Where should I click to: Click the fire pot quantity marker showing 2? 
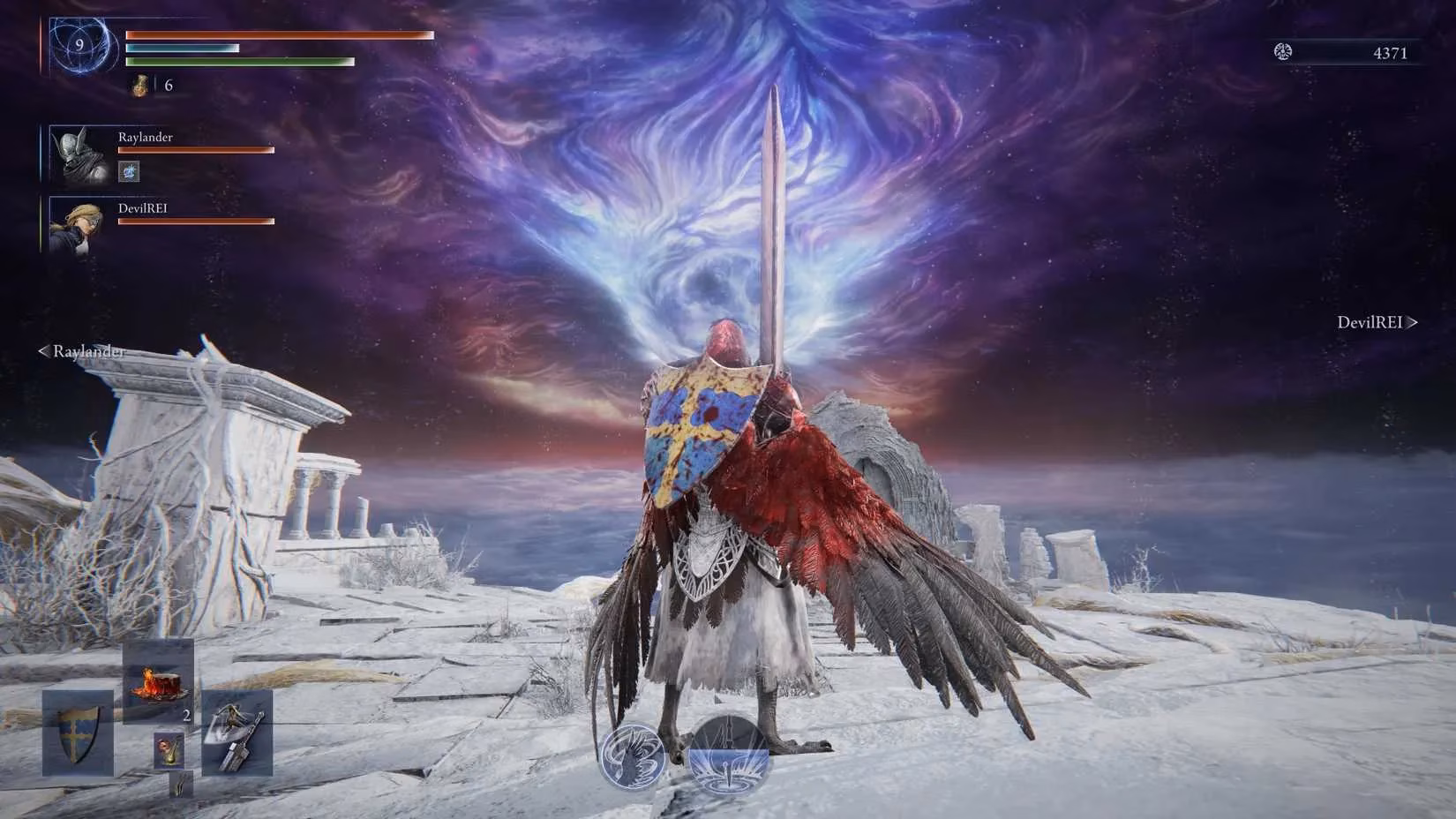(188, 716)
